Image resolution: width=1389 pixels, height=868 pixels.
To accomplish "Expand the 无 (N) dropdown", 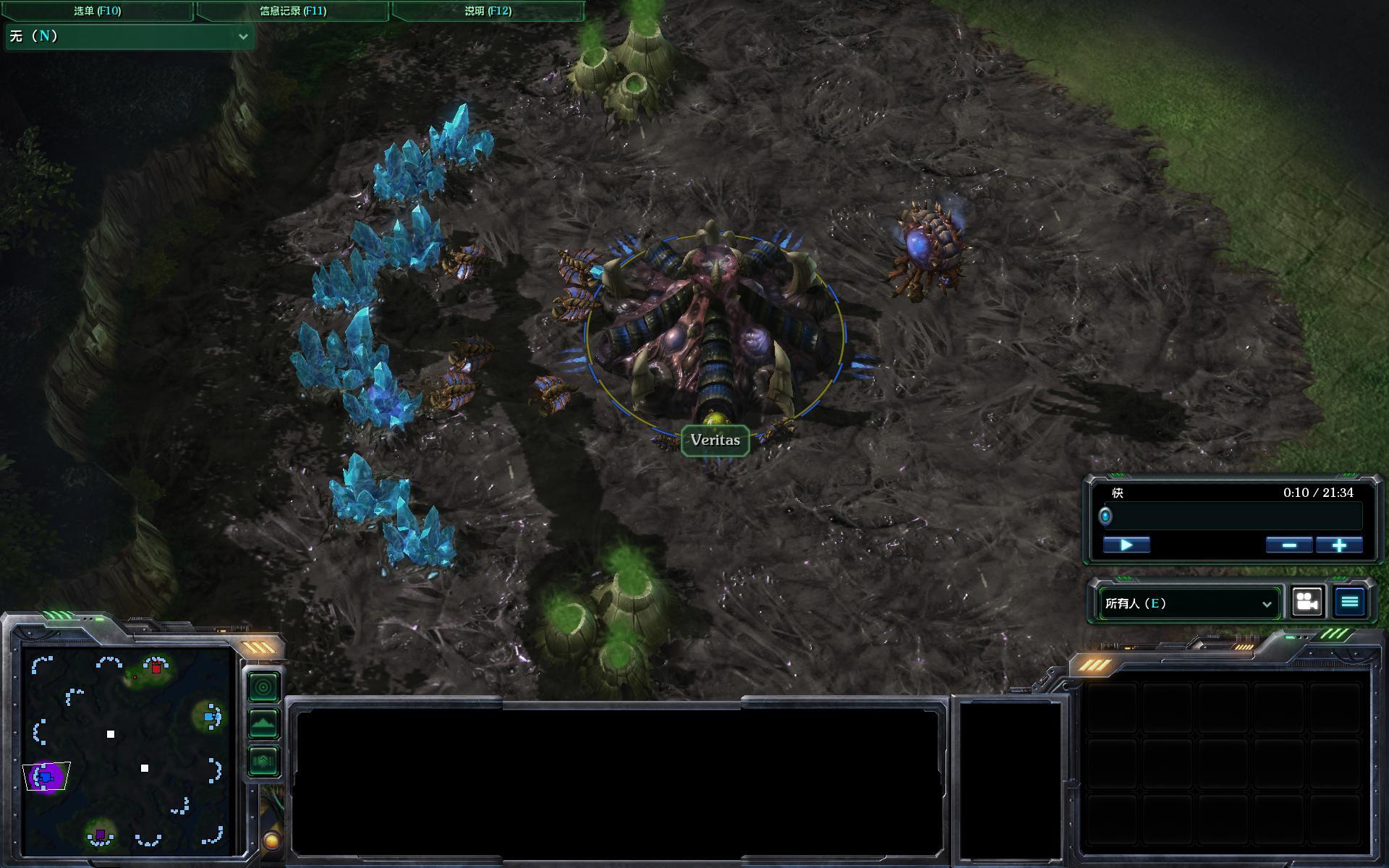I will [130, 36].
